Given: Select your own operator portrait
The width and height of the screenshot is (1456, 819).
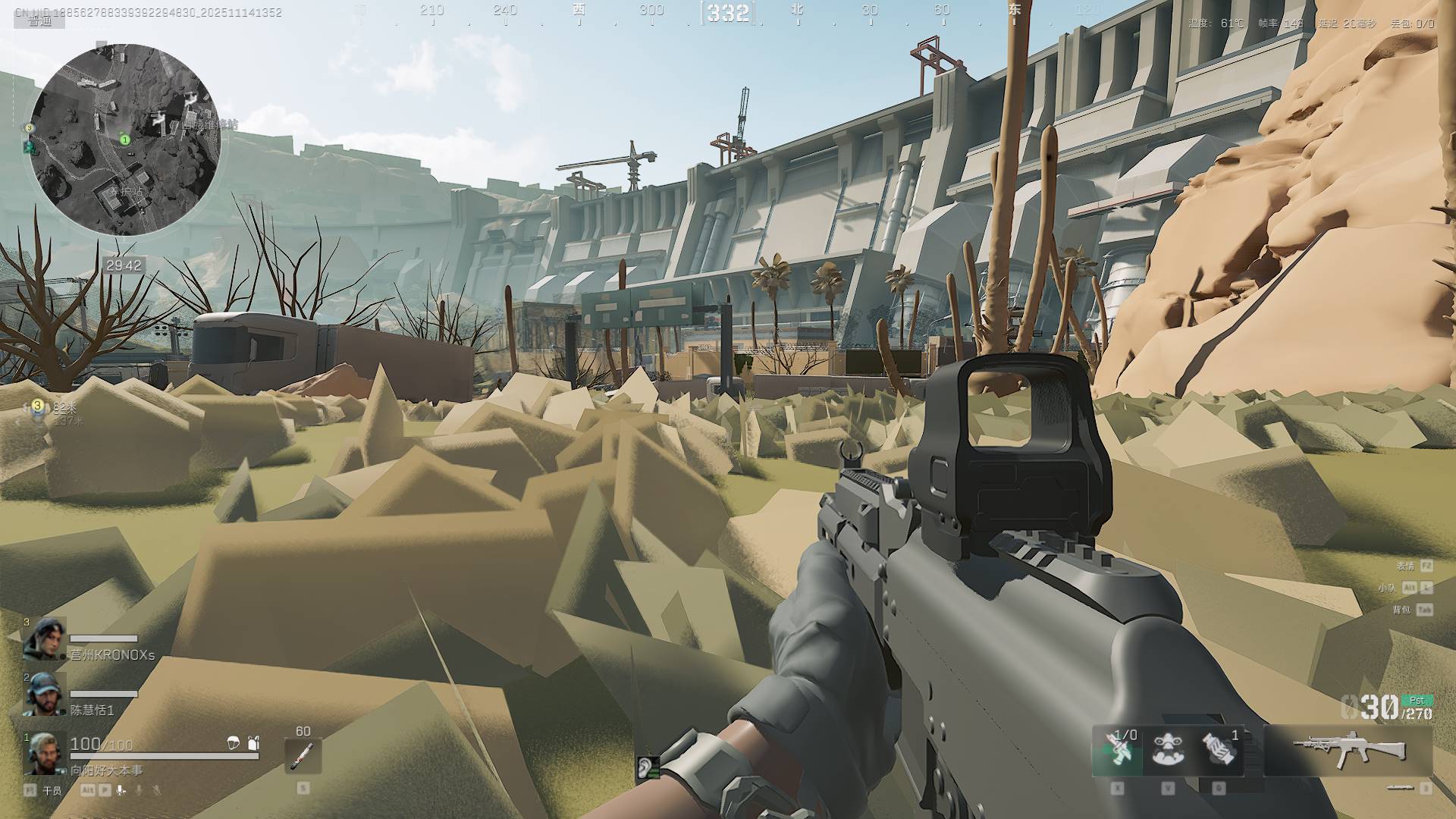Looking at the screenshot, I should tap(45, 752).
